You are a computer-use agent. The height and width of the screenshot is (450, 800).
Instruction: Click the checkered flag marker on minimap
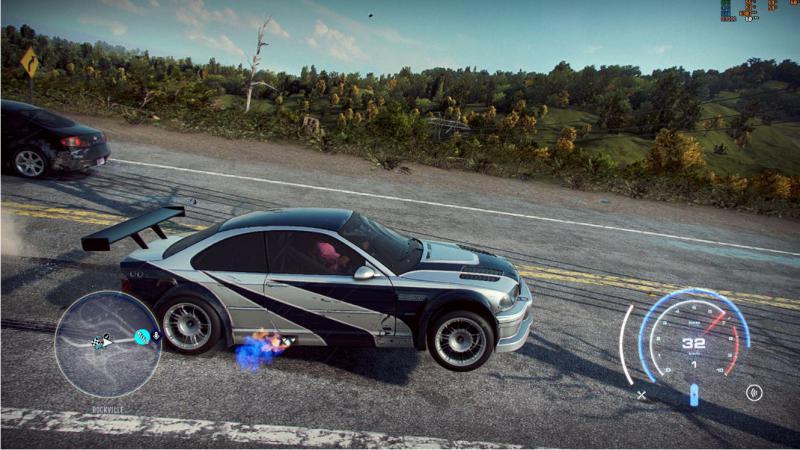[x=98, y=342]
